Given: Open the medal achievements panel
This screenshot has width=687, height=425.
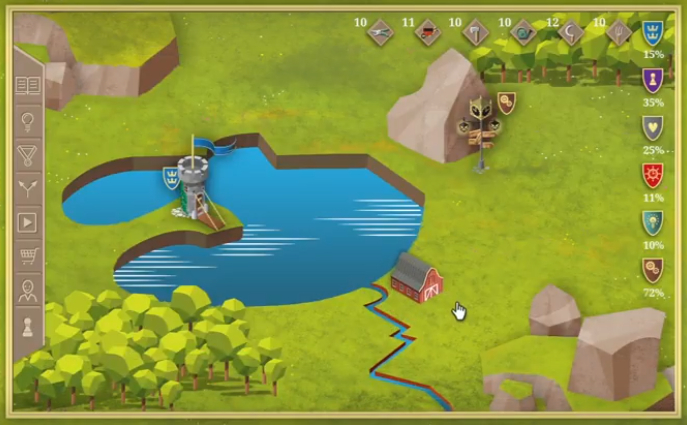Looking at the screenshot, I should tap(28, 155).
